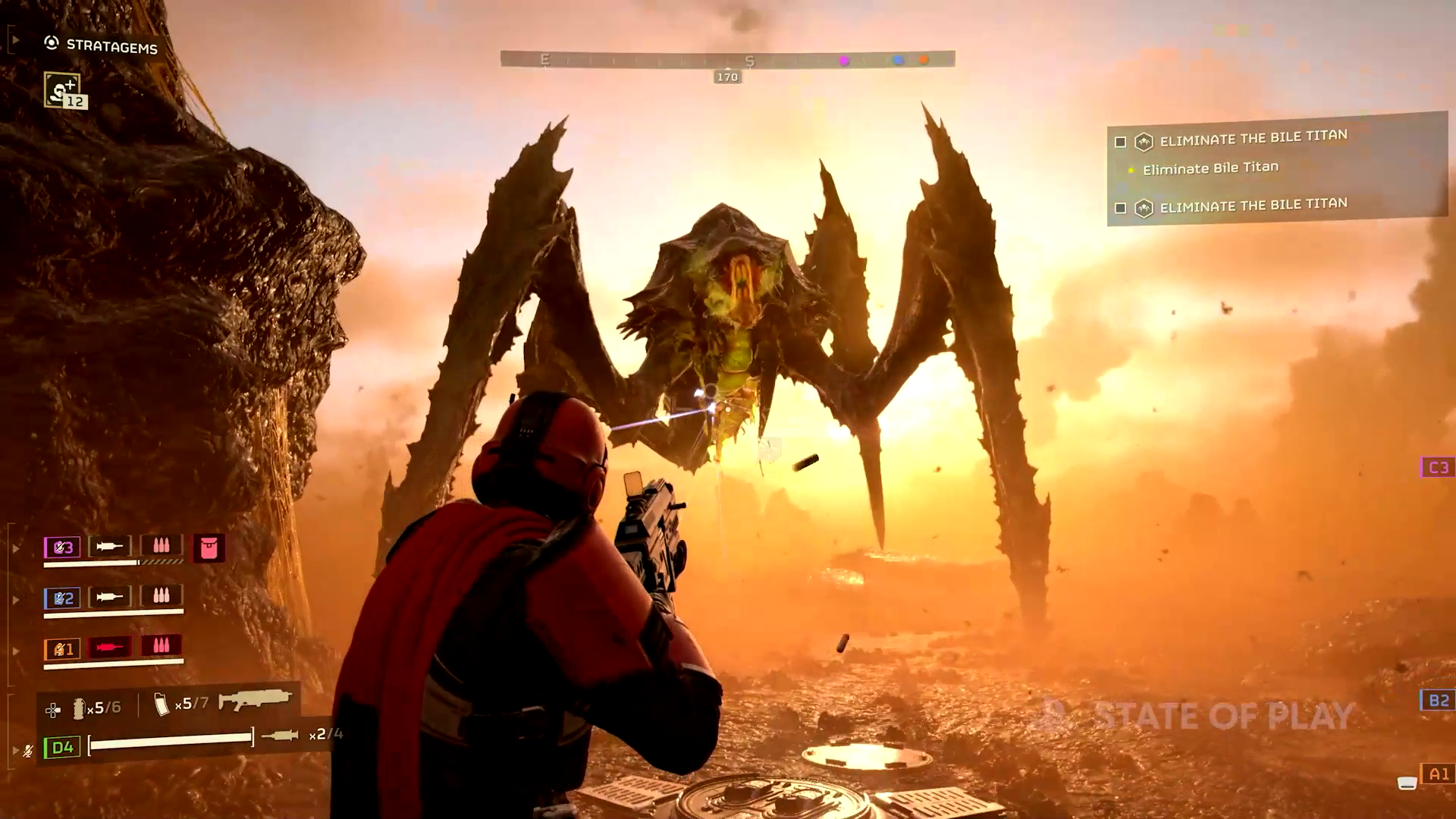Screen dimensions: 1456x819
Task: Click the compass bar heading strip
Action: point(726,59)
